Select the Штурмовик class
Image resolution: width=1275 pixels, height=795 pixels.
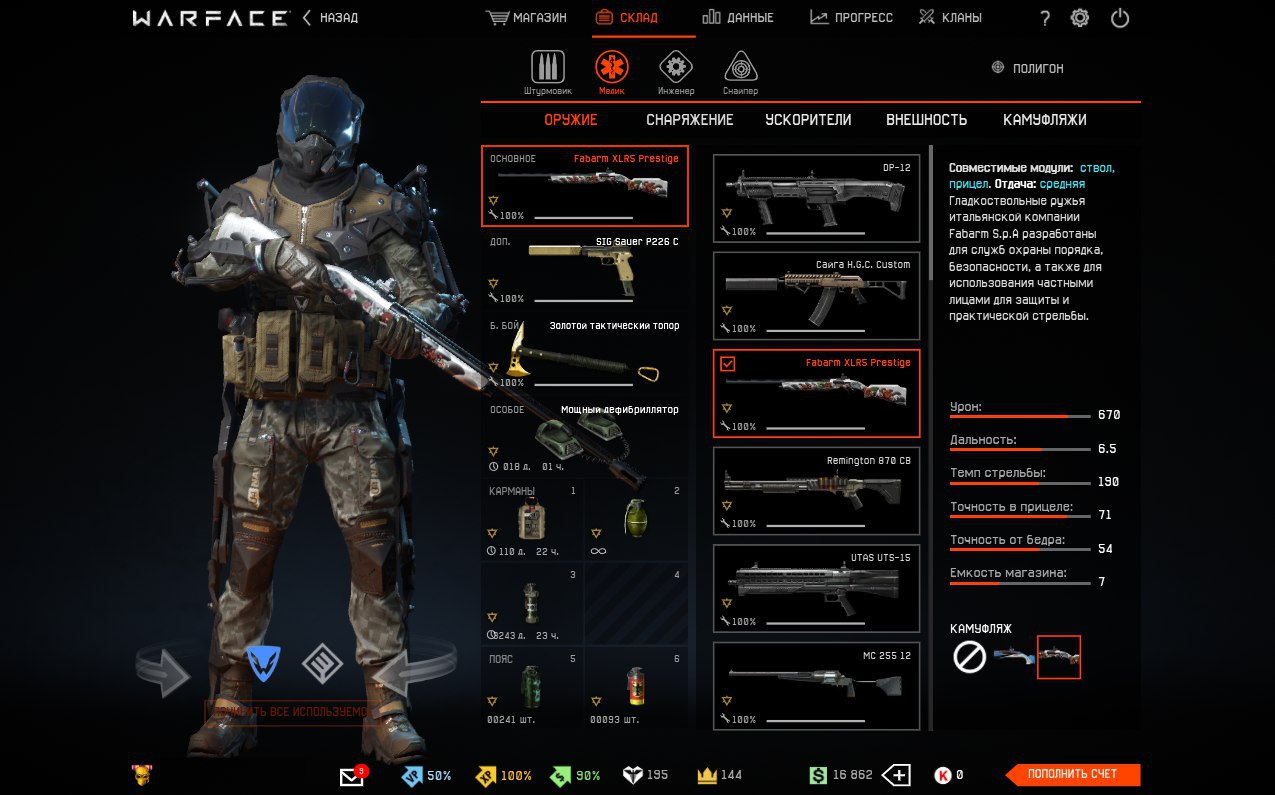point(547,68)
